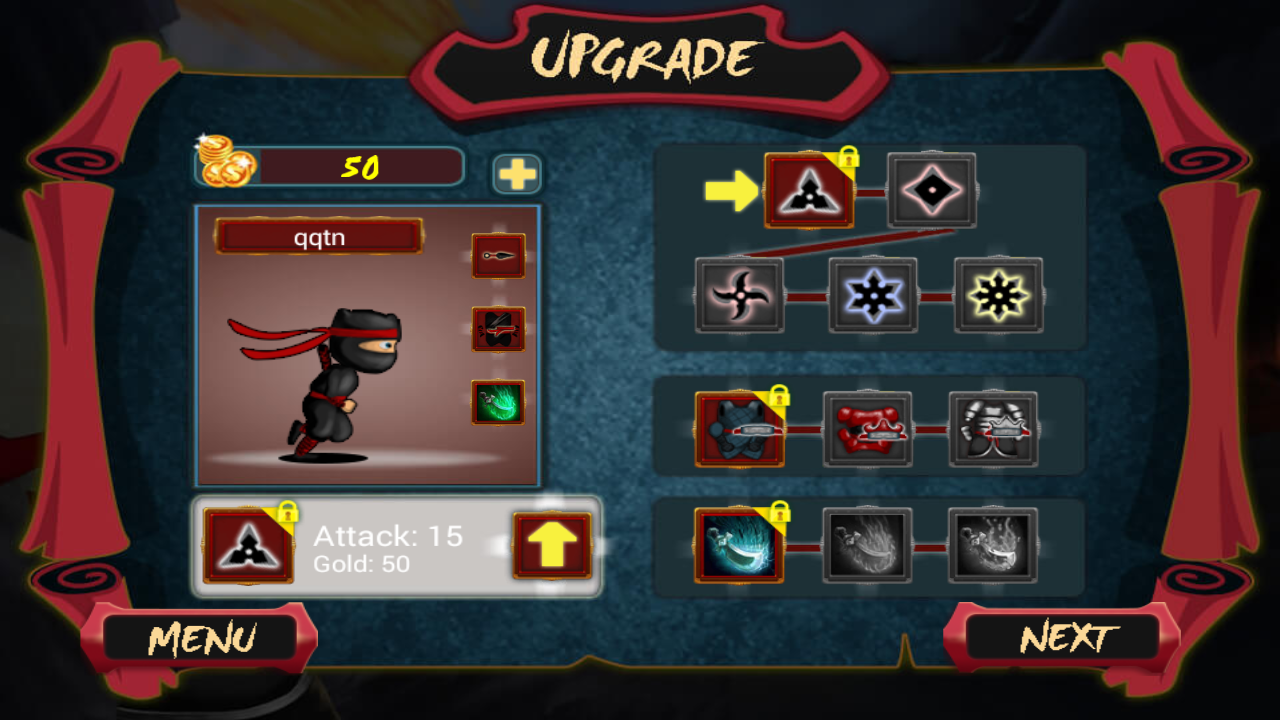
Task: Pick the yellow eight-point star shuriken
Action: tap(998, 296)
